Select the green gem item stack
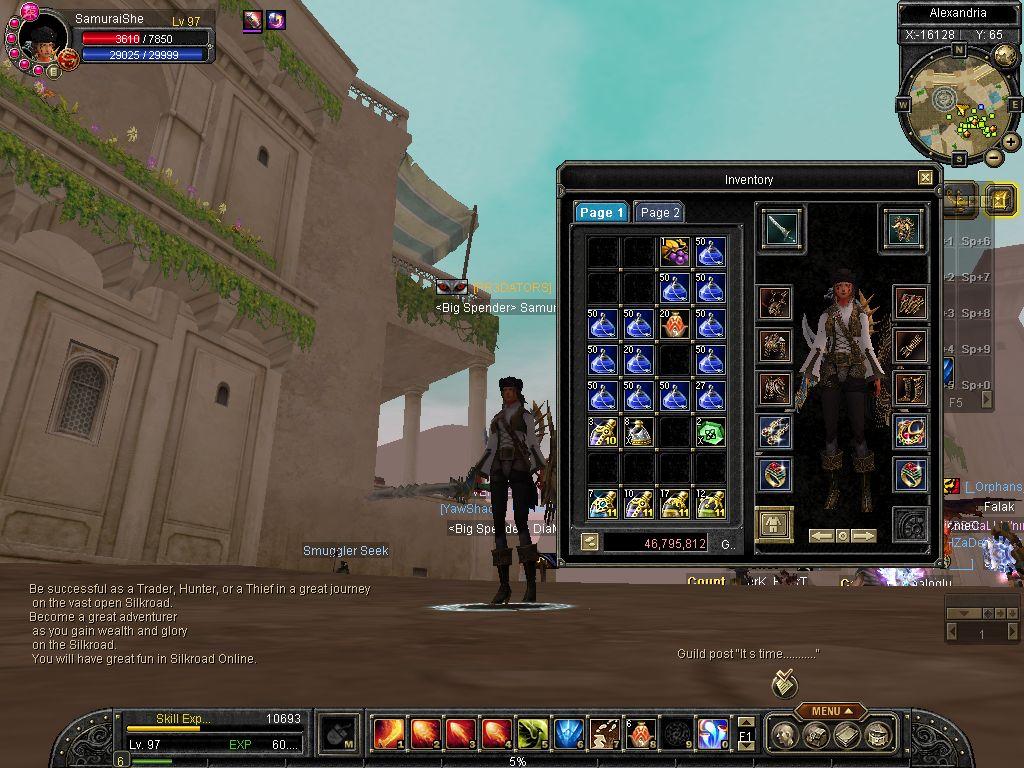This screenshot has width=1024, height=768. [710, 431]
